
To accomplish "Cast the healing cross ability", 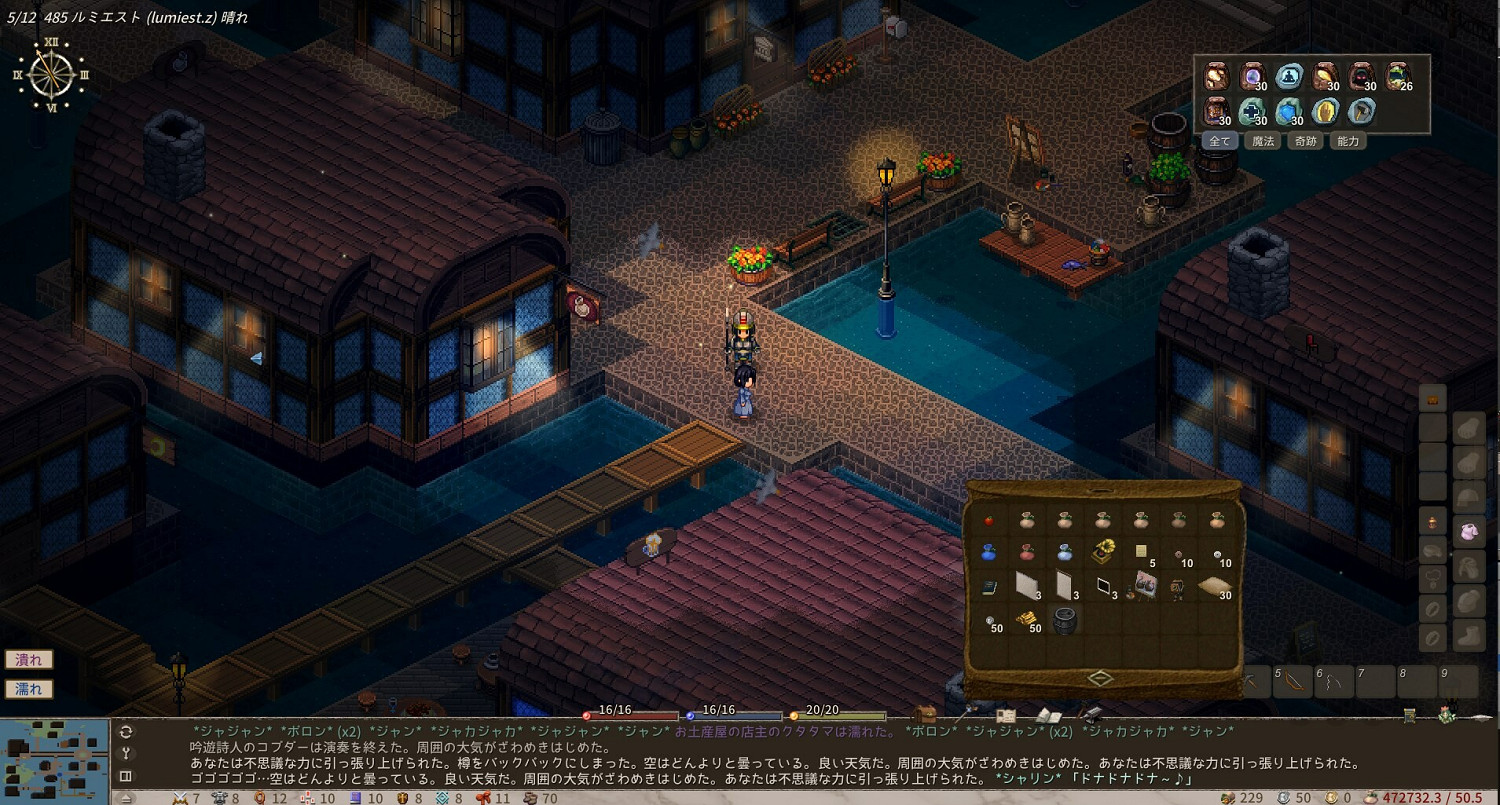I will (x=1249, y=112).
